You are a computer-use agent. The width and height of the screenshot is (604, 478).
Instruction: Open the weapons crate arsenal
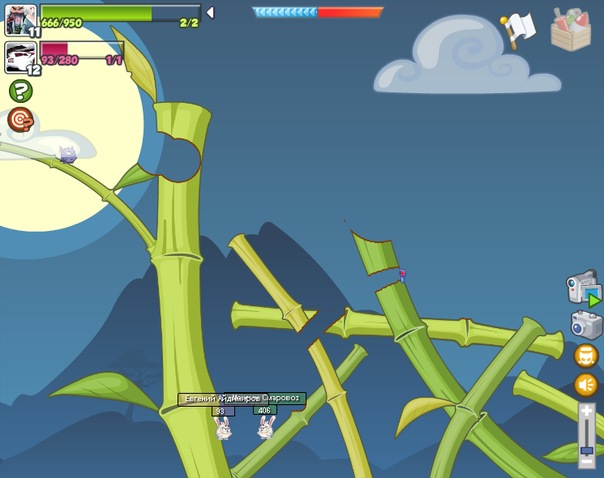[571, 29]
